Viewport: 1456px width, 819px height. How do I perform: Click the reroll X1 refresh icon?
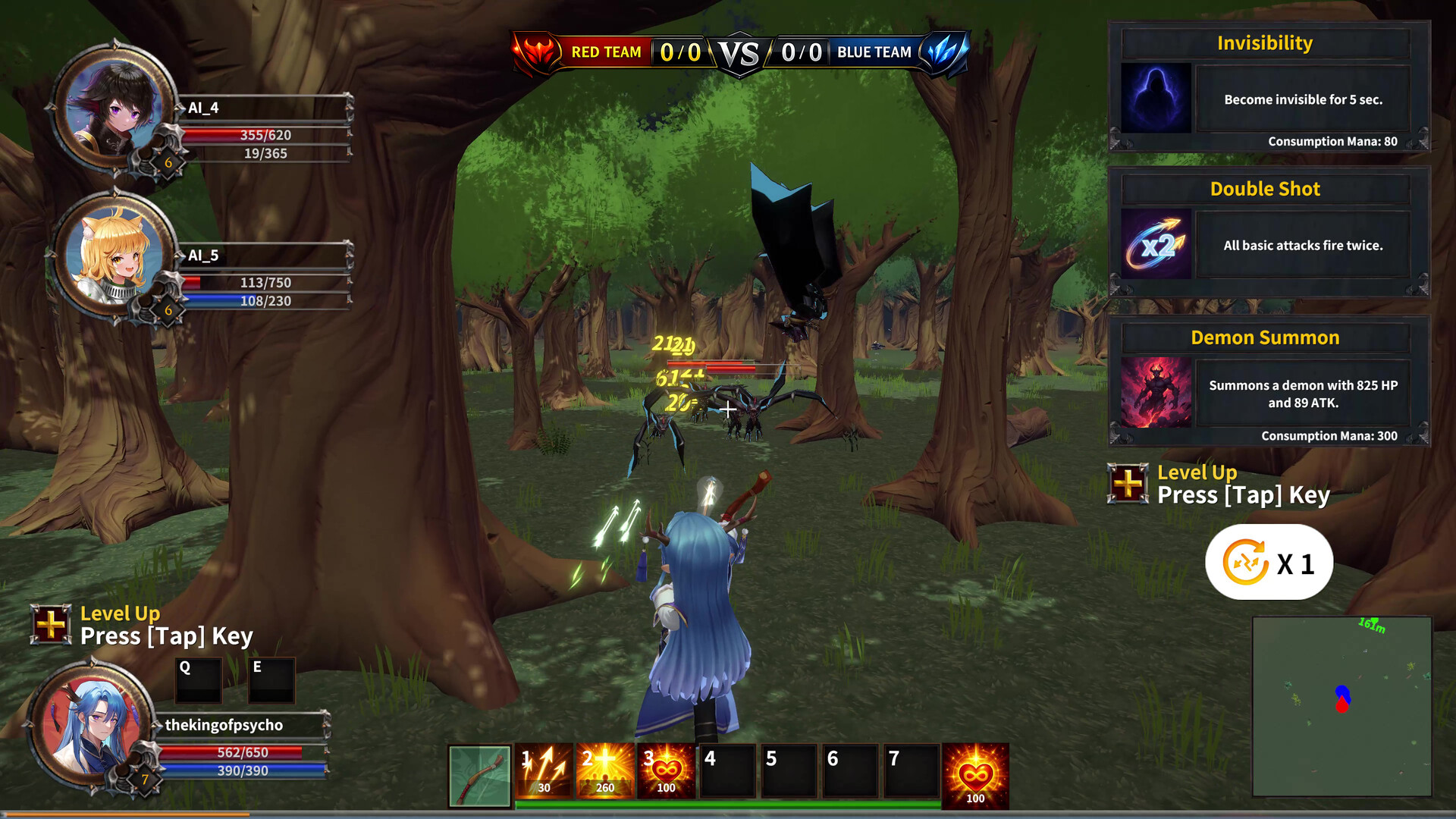[1269, 561]
